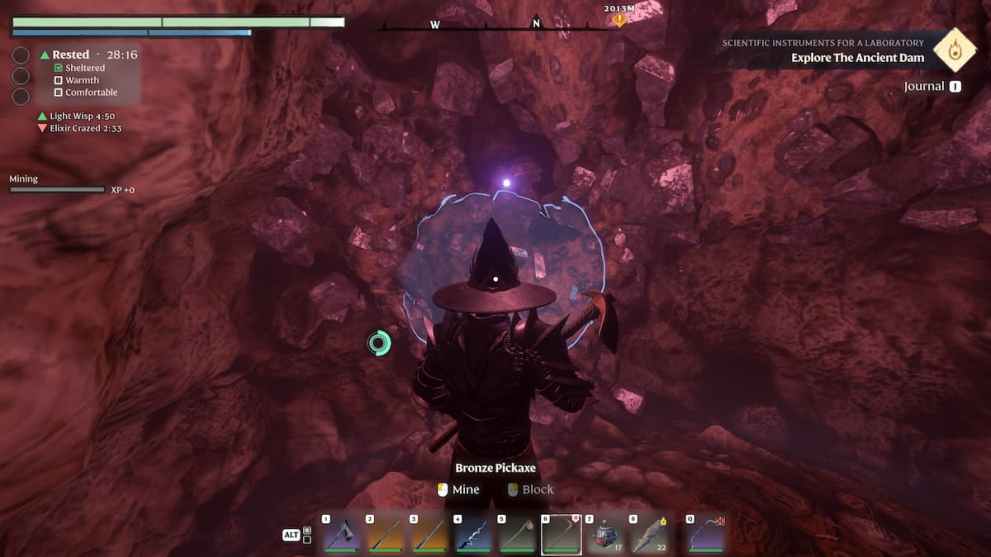
Task: Select the highlighted Bronze Pickaxe hotbar slot
Action: tap(561, 534)
